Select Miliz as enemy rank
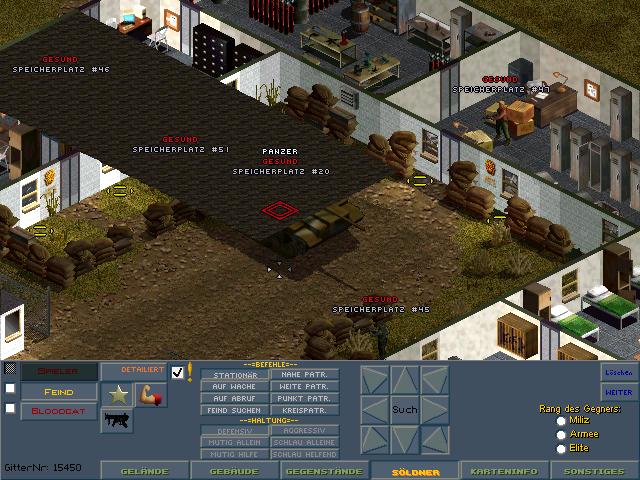 (561, 421)
